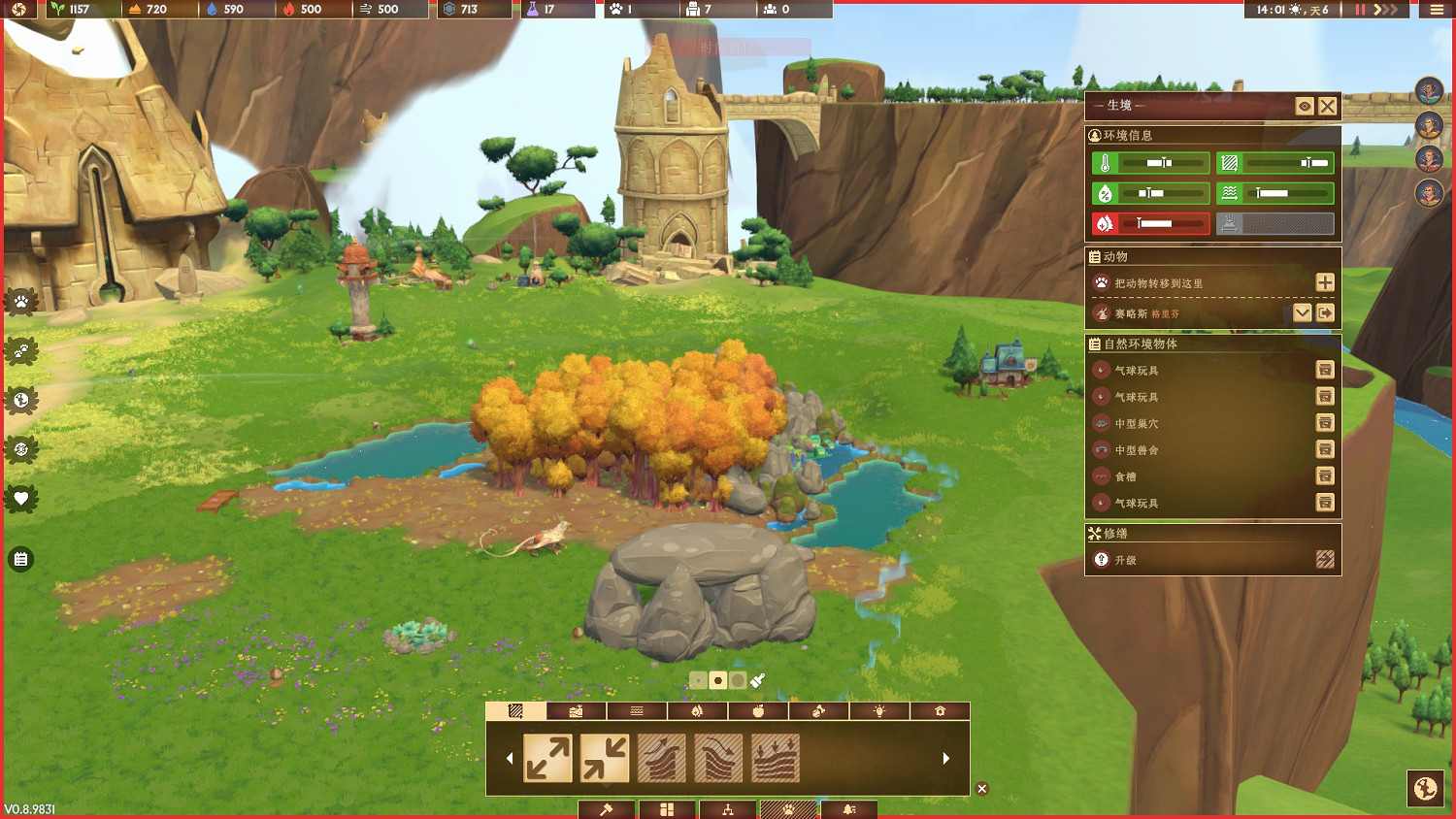Image resolution: width=1456 pixels, height=819 pixels.
Task: Switch to the apple food tab in habitat editor
Action: point(758,710)
